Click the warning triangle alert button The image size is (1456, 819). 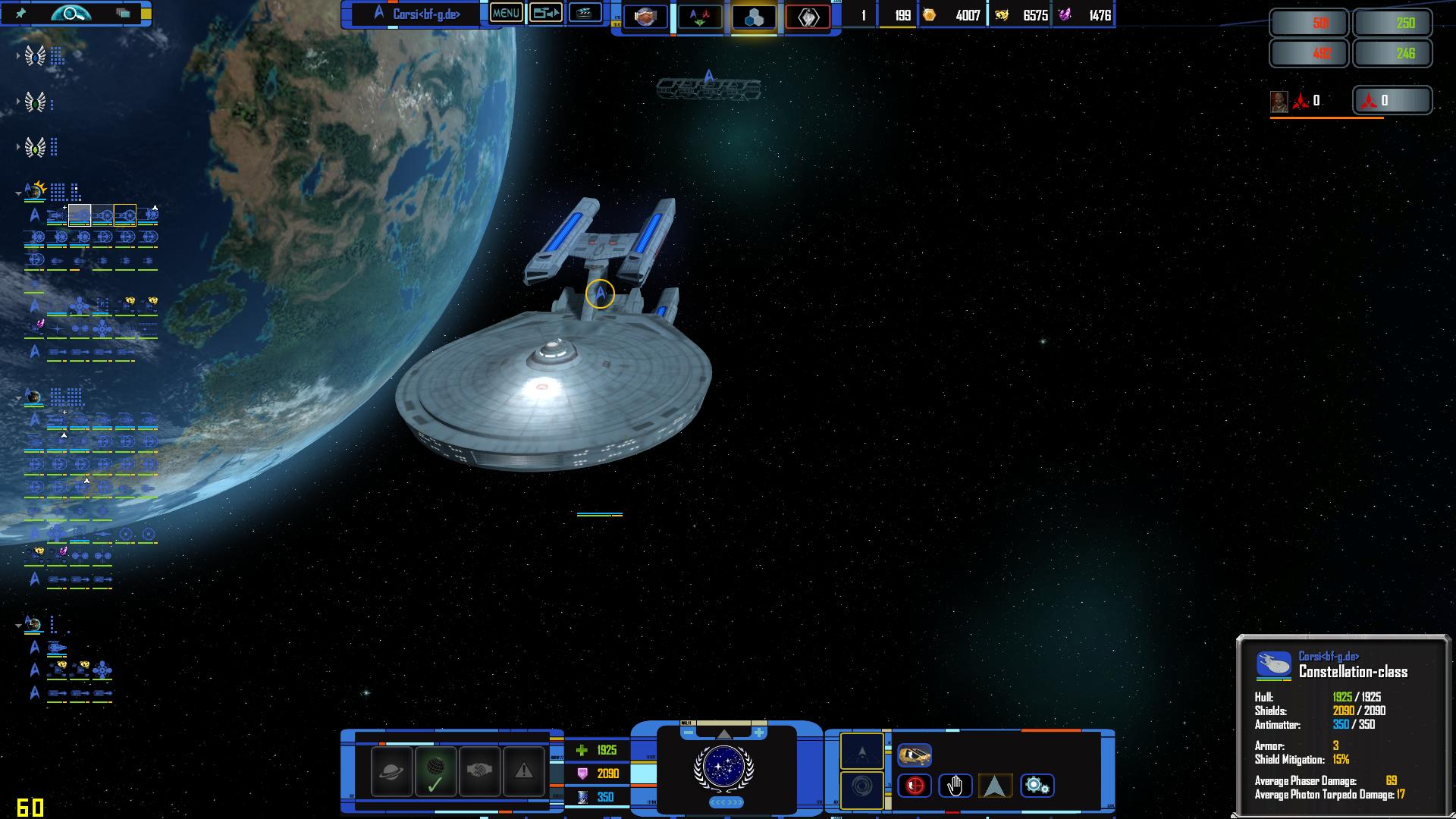tap(523, 771)
